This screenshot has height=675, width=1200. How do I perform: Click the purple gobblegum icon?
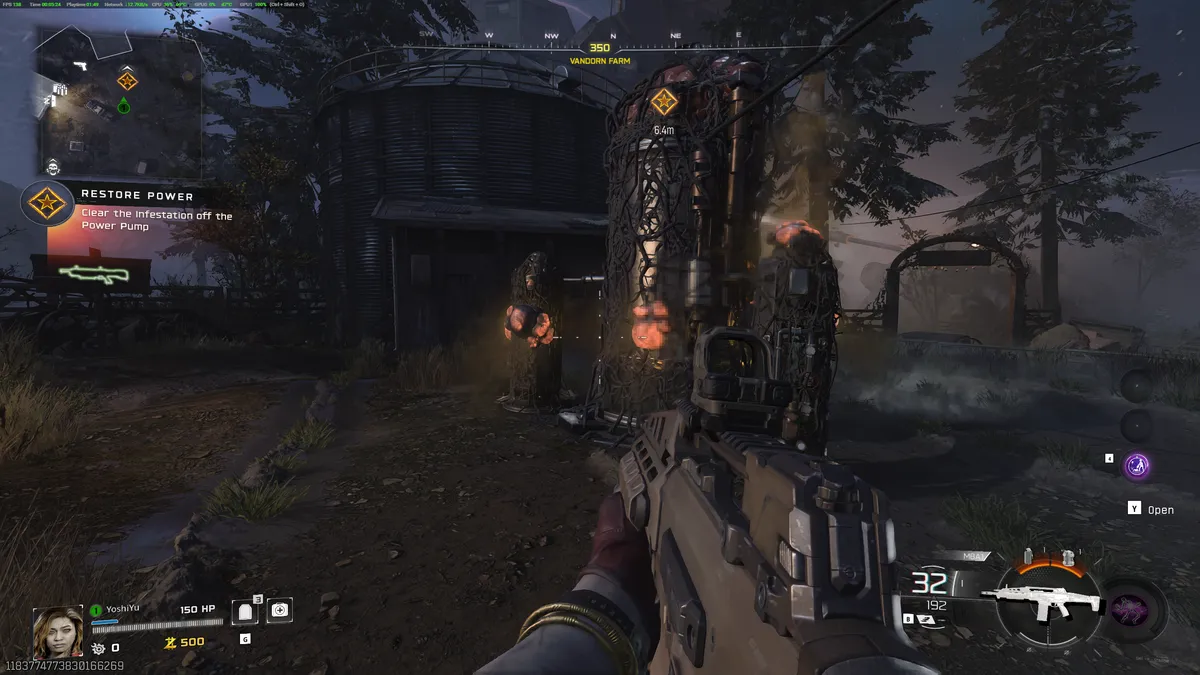pyautogui.click(x=1134, y=608)
